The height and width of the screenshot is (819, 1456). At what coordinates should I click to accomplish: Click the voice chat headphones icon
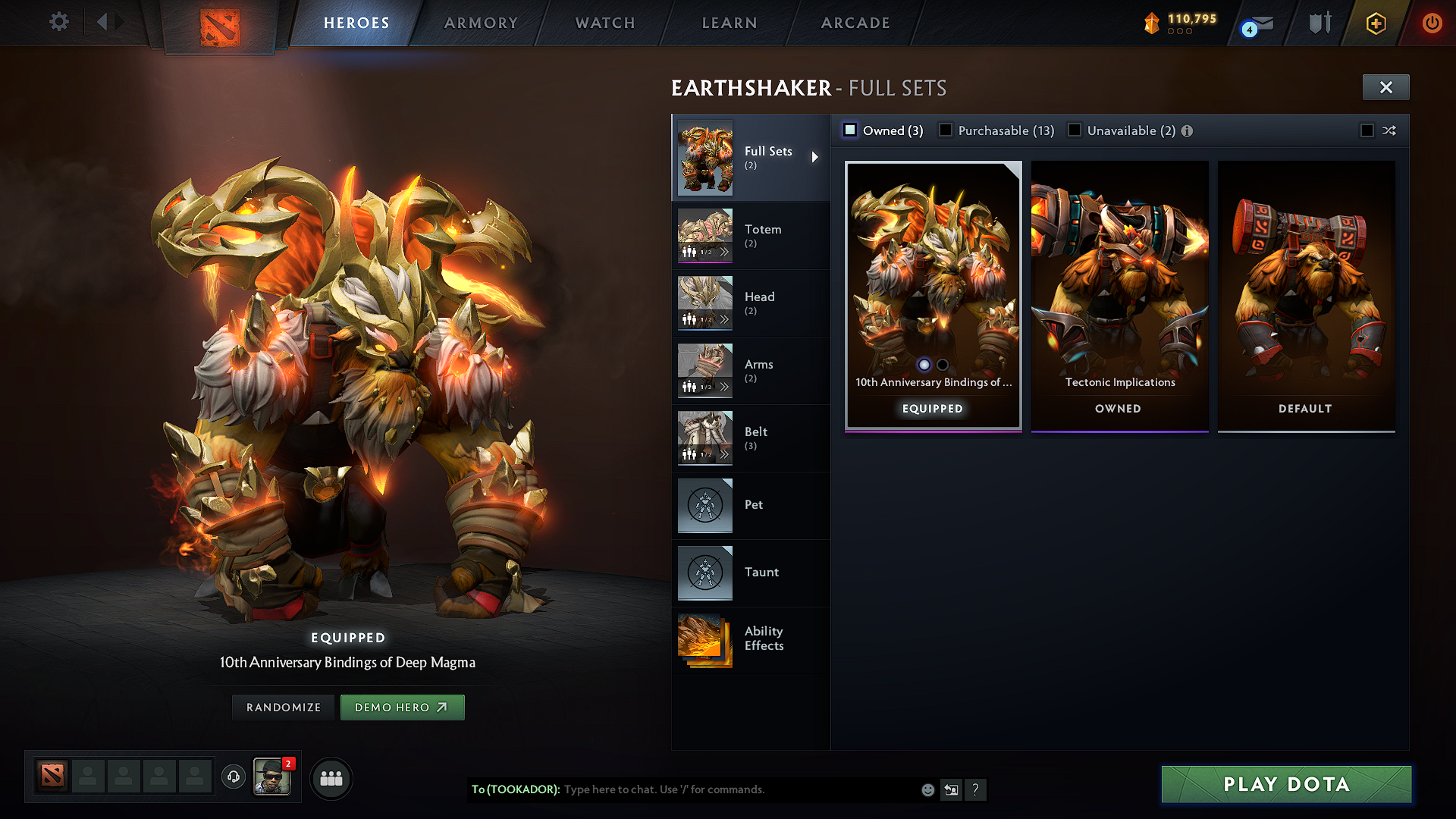(x=233, y=777)
